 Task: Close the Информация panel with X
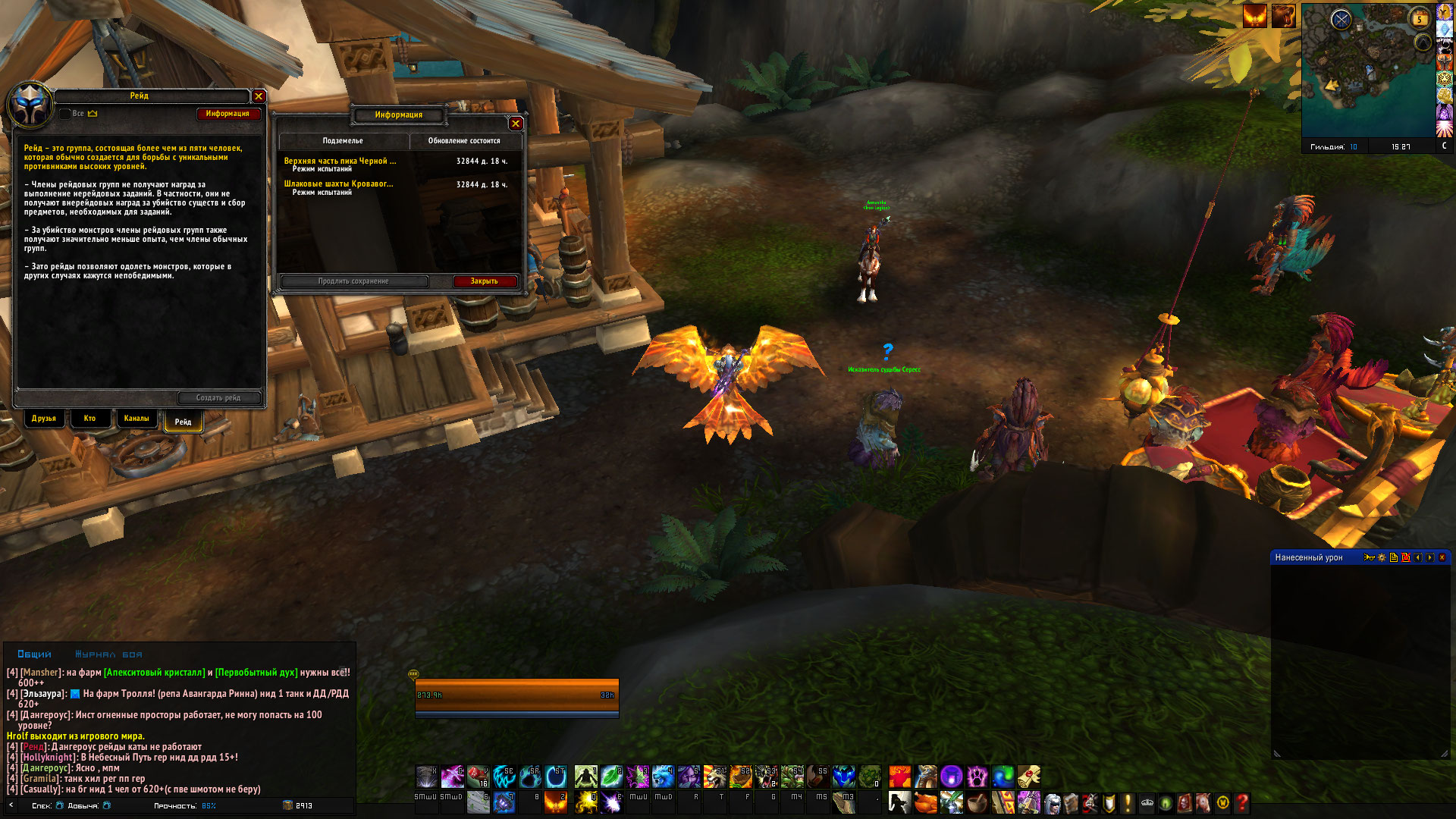tap(516, 124)
